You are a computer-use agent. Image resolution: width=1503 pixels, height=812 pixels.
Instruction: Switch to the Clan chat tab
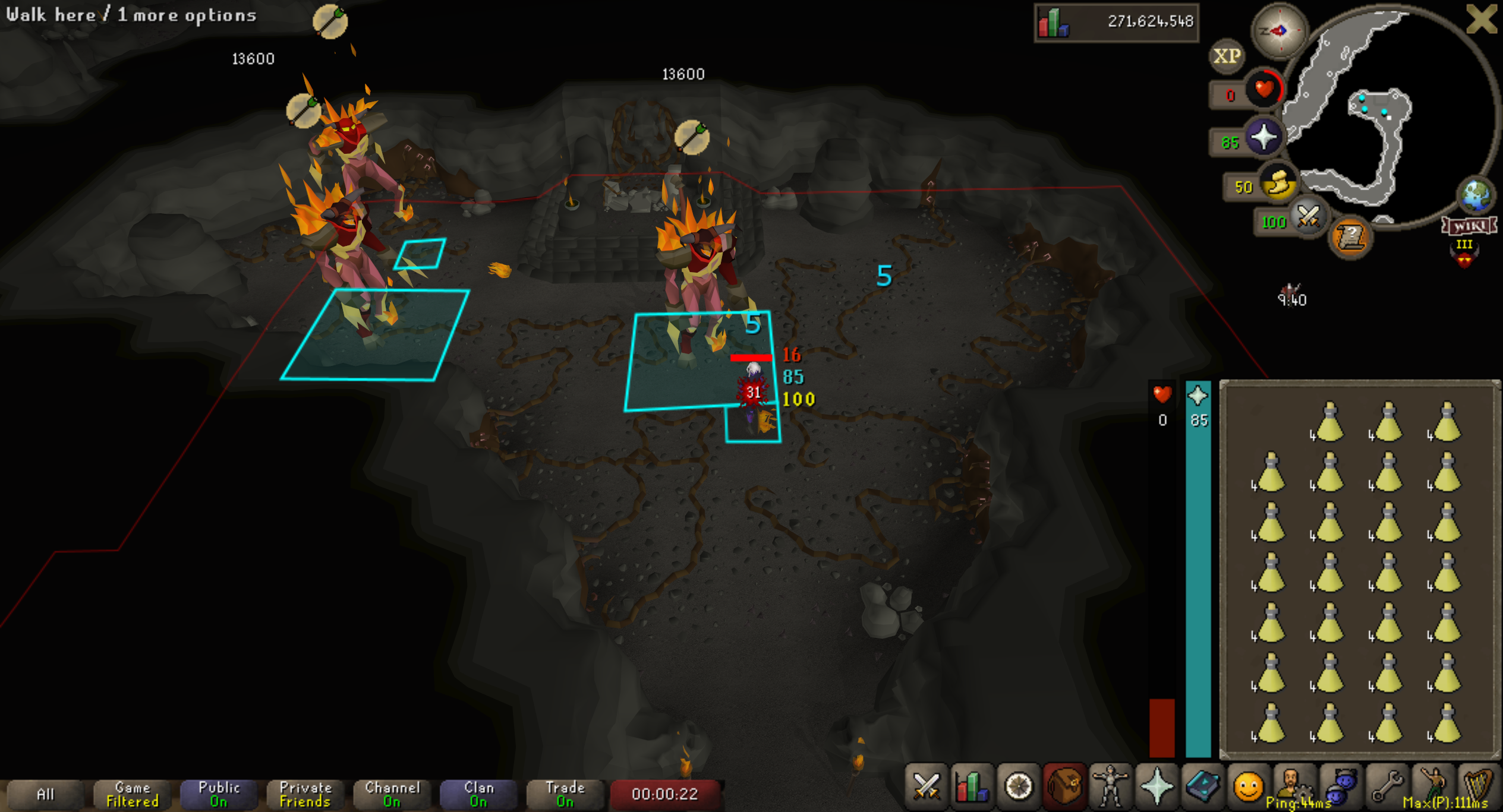coord(478,794)
